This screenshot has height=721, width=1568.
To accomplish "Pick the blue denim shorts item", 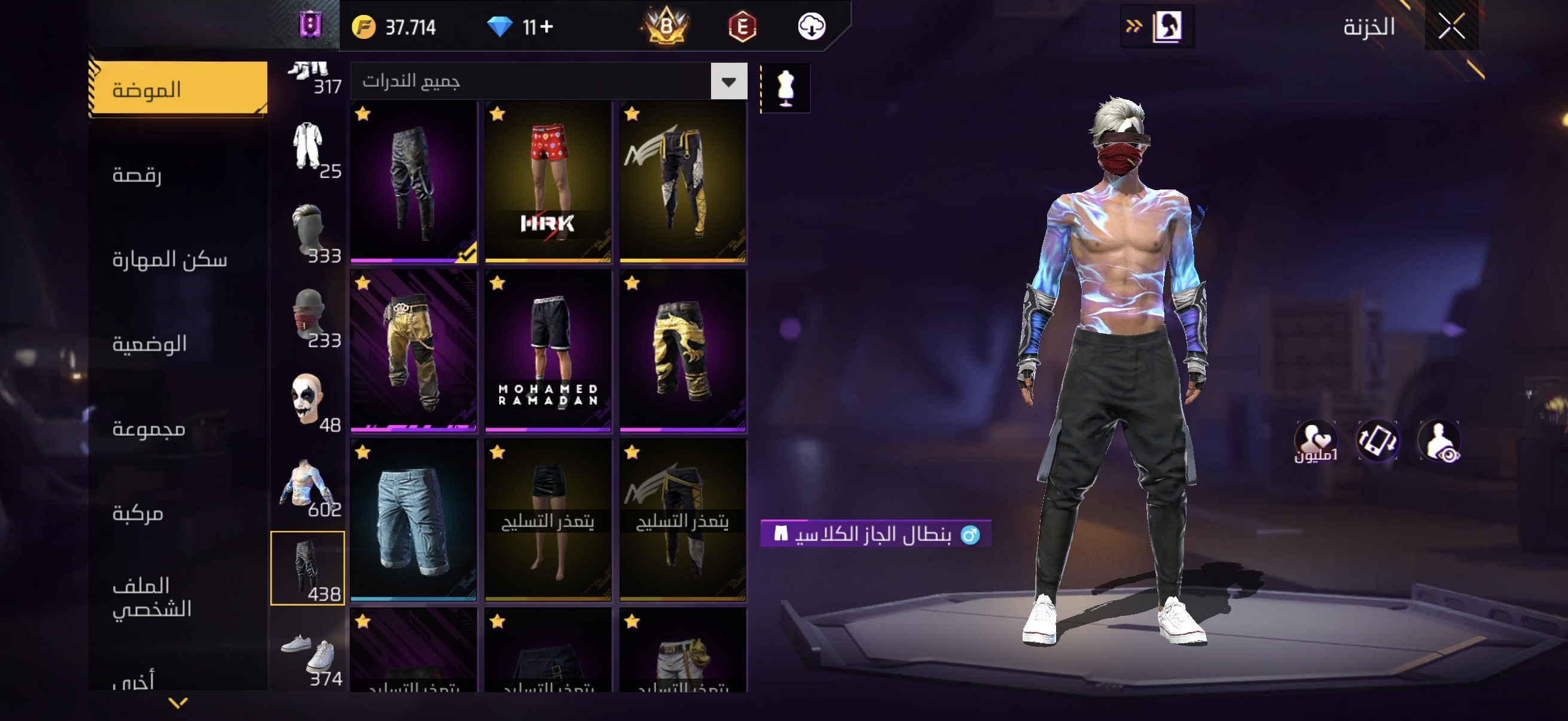I will tap(413, 520).
